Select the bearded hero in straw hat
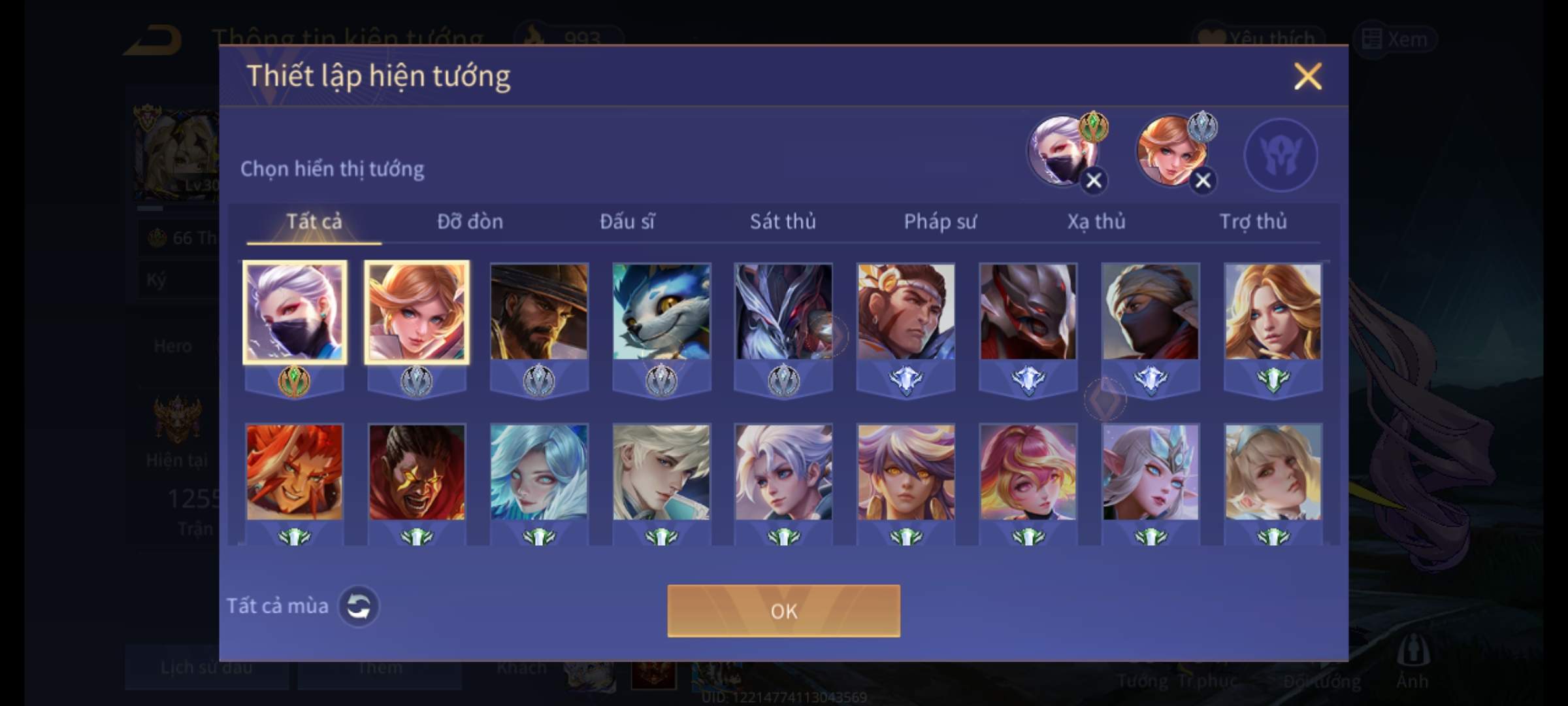This screenshot has height=706, width=1568. coord(539,312)
